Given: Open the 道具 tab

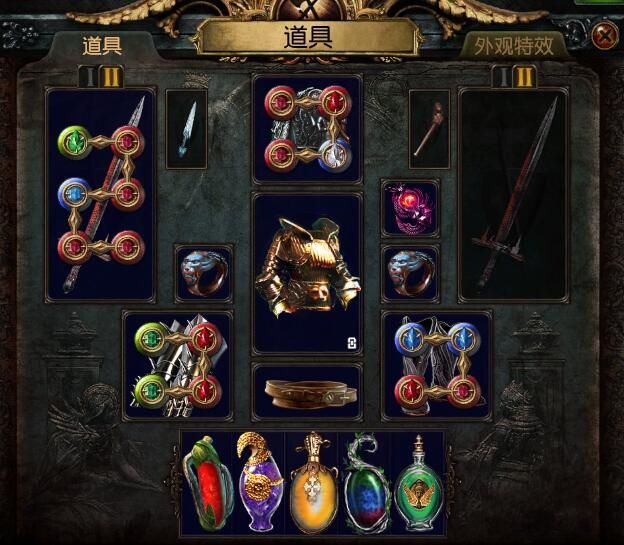Looking at the screenshot, I should point(104,45).
